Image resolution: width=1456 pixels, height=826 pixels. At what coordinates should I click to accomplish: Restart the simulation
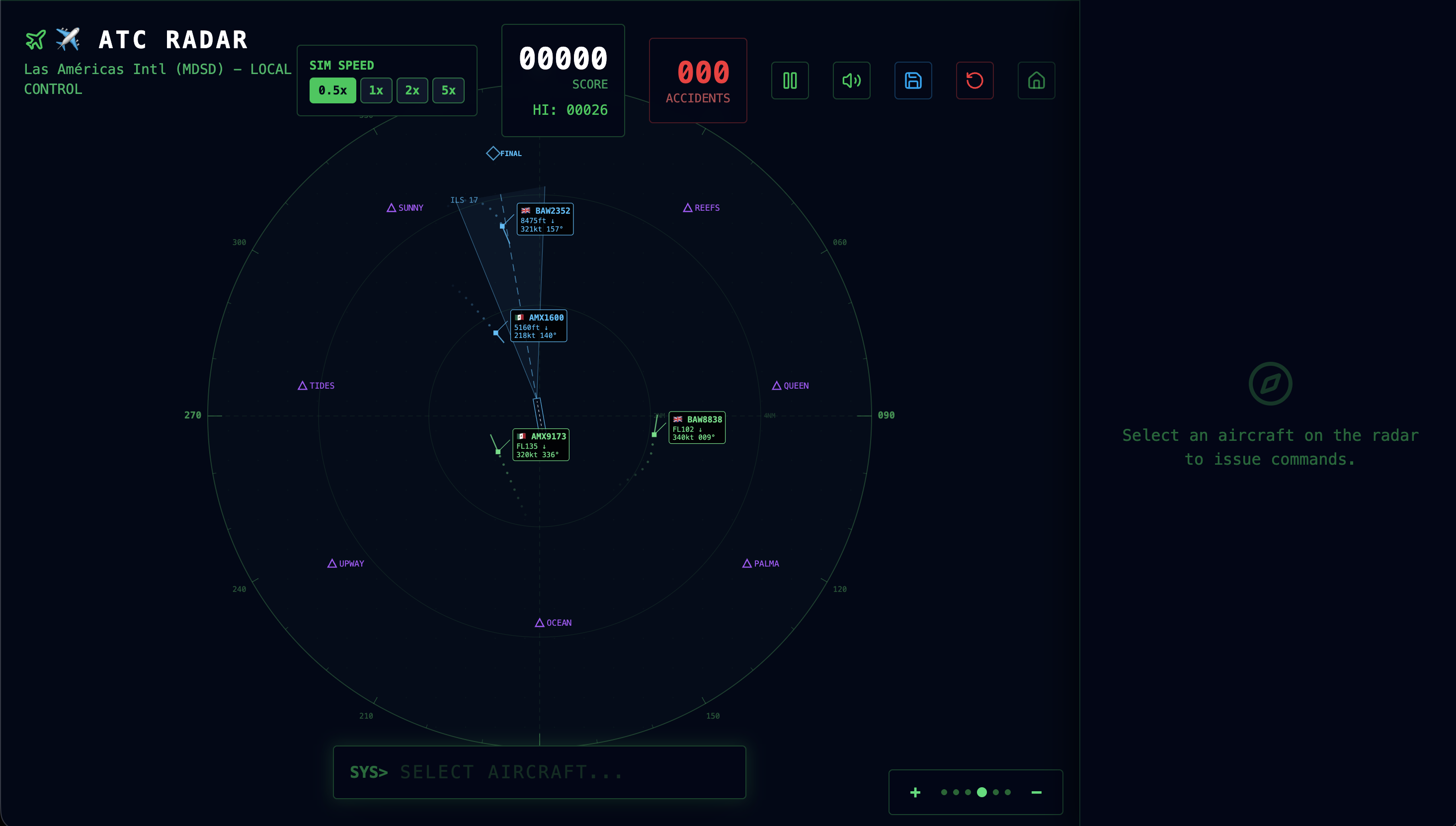pos(974,81)
